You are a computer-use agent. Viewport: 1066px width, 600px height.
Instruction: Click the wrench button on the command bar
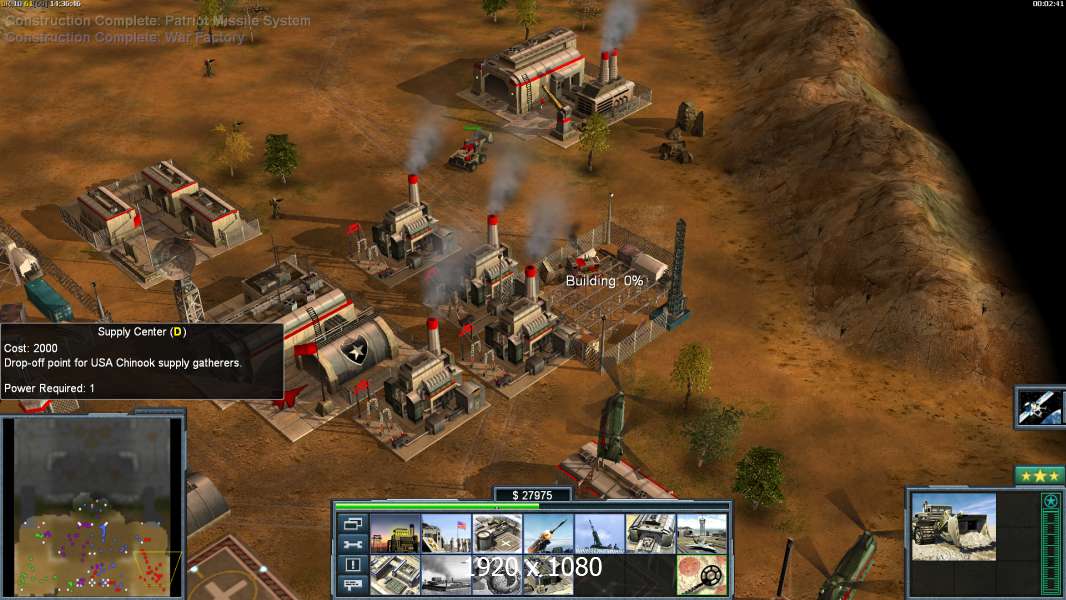[353, 544]
